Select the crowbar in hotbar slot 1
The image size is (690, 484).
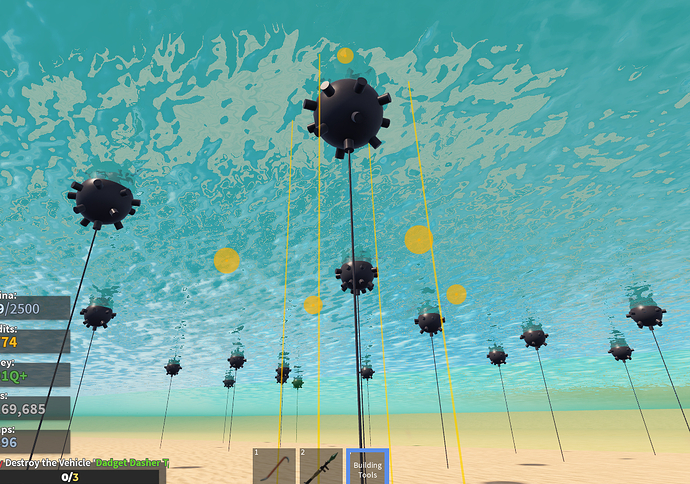(274, 466)
